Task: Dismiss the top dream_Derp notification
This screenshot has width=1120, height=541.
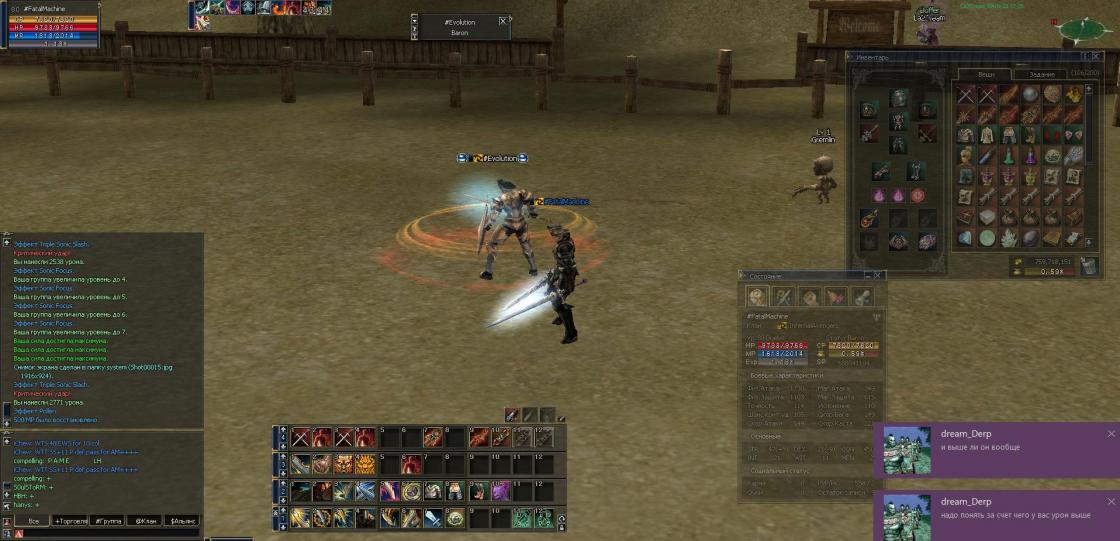Action: [1111, 434]
